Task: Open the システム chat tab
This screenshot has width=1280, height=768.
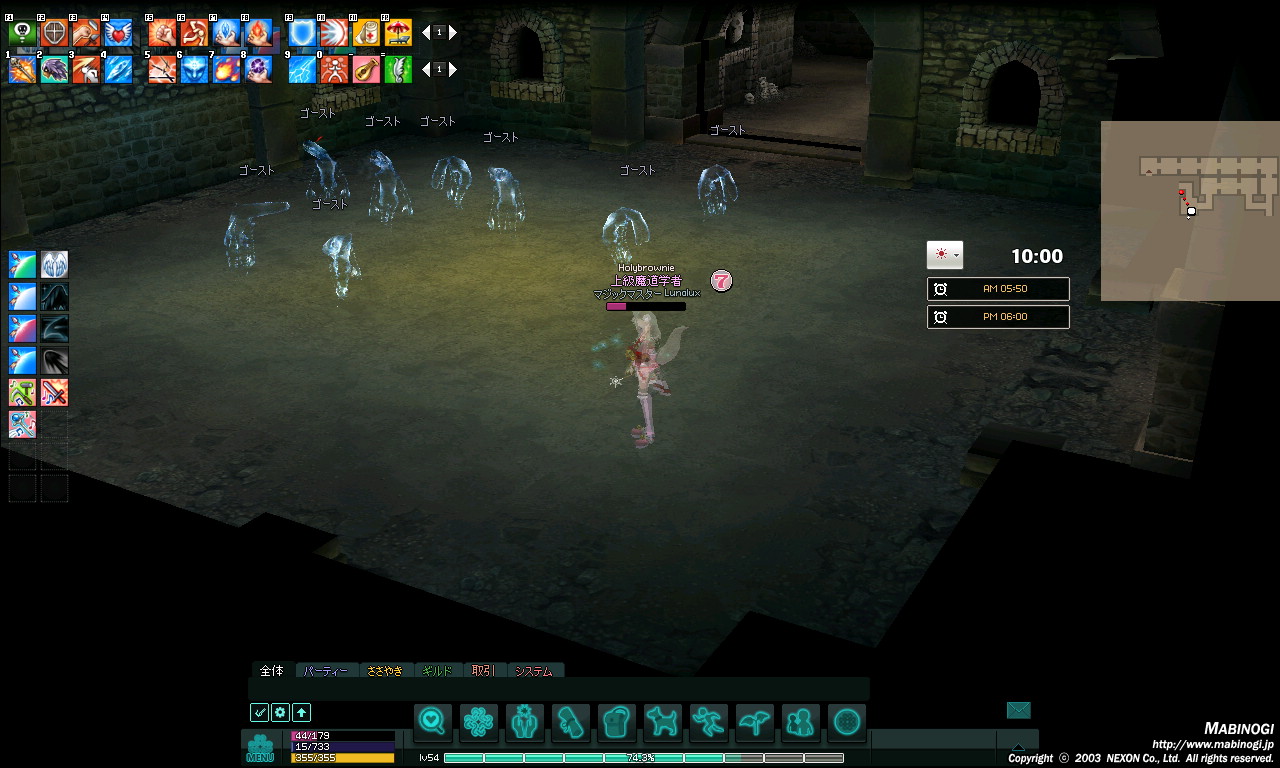Action: tap(534, 671)
